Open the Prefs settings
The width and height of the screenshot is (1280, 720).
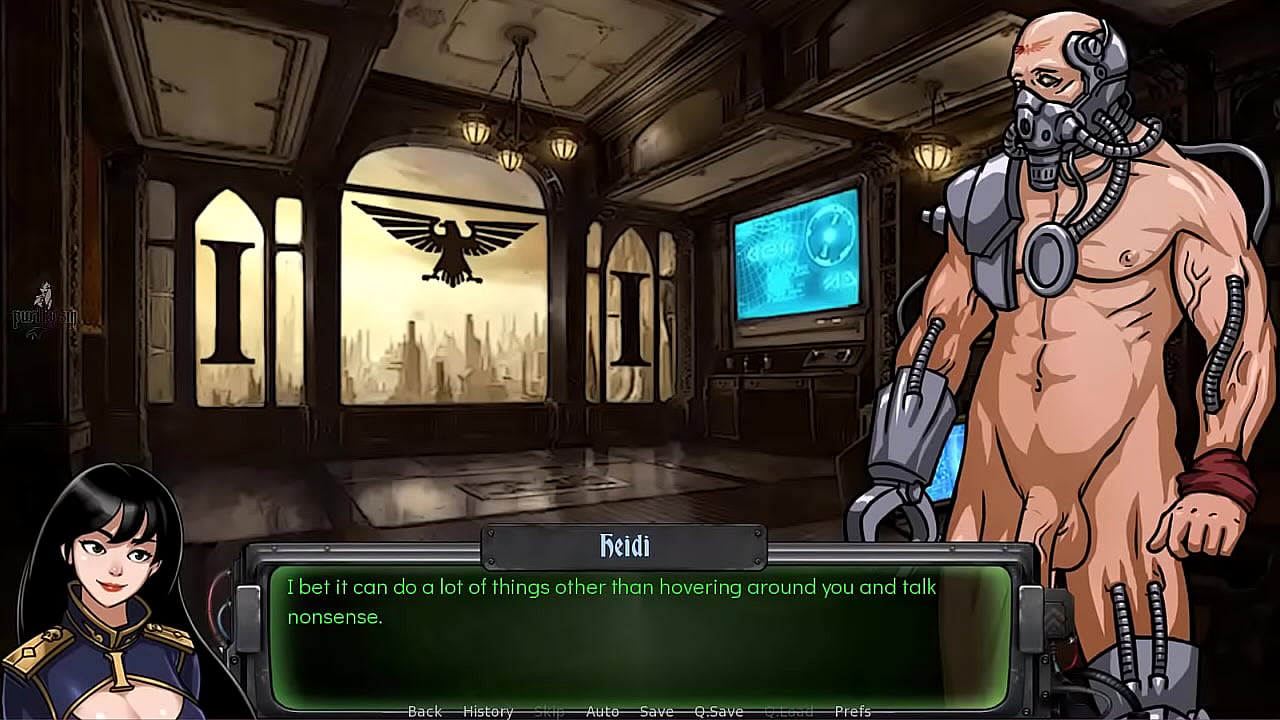(852, 711)
